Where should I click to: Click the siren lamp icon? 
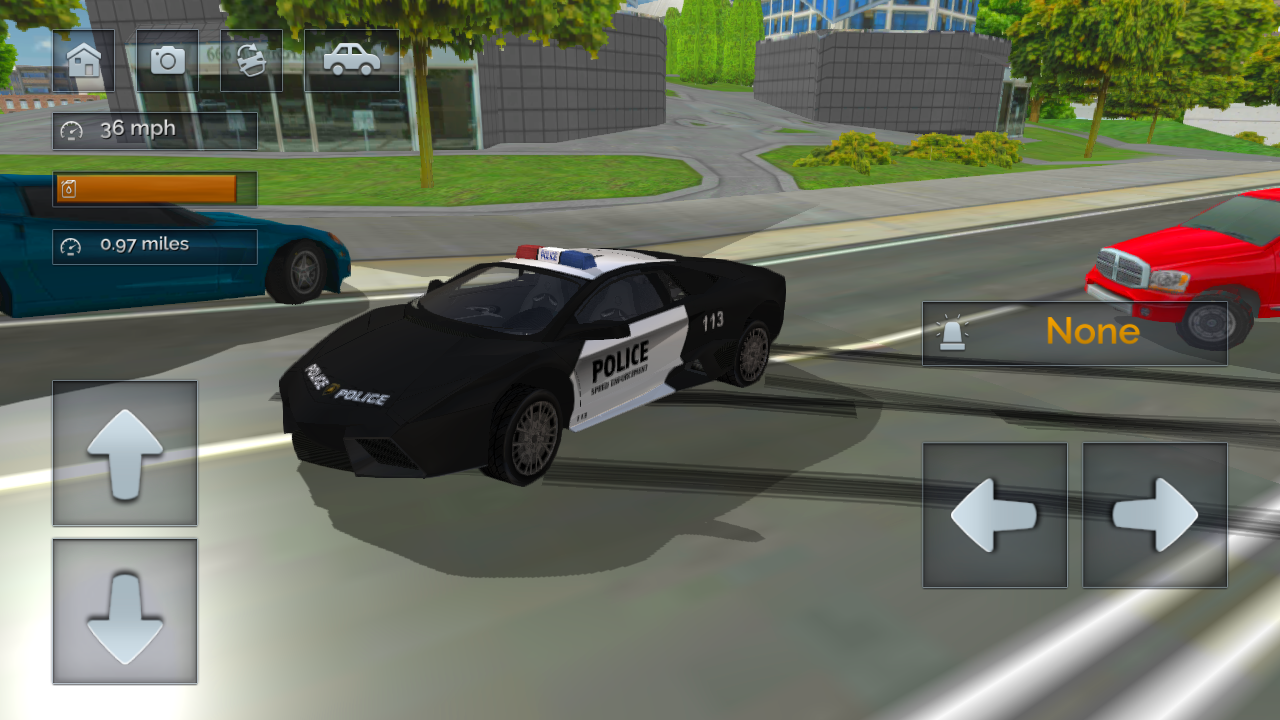pos(953,331)
